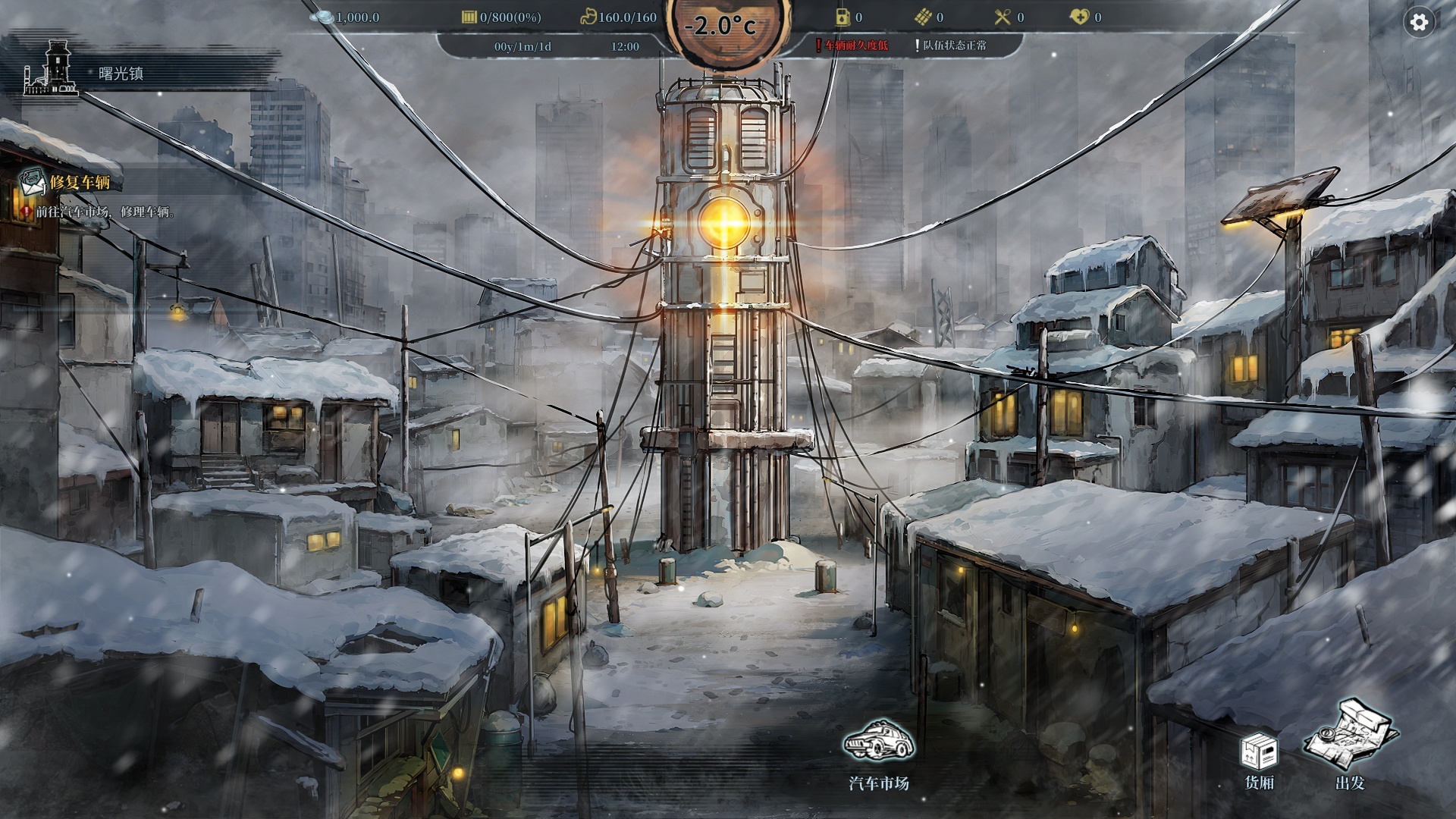The width and height of the screenshot is (1456, 819).
Task: Open the 修复车辆 quest tracker
Action: coord(80,183)
